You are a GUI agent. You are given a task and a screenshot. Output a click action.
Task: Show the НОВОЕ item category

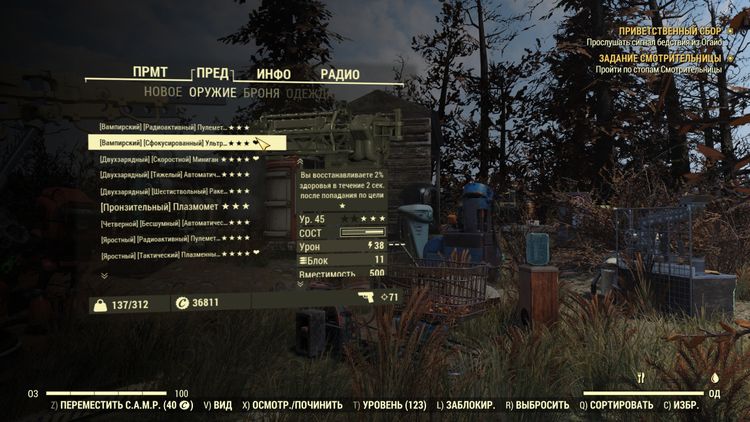[163, 93]
